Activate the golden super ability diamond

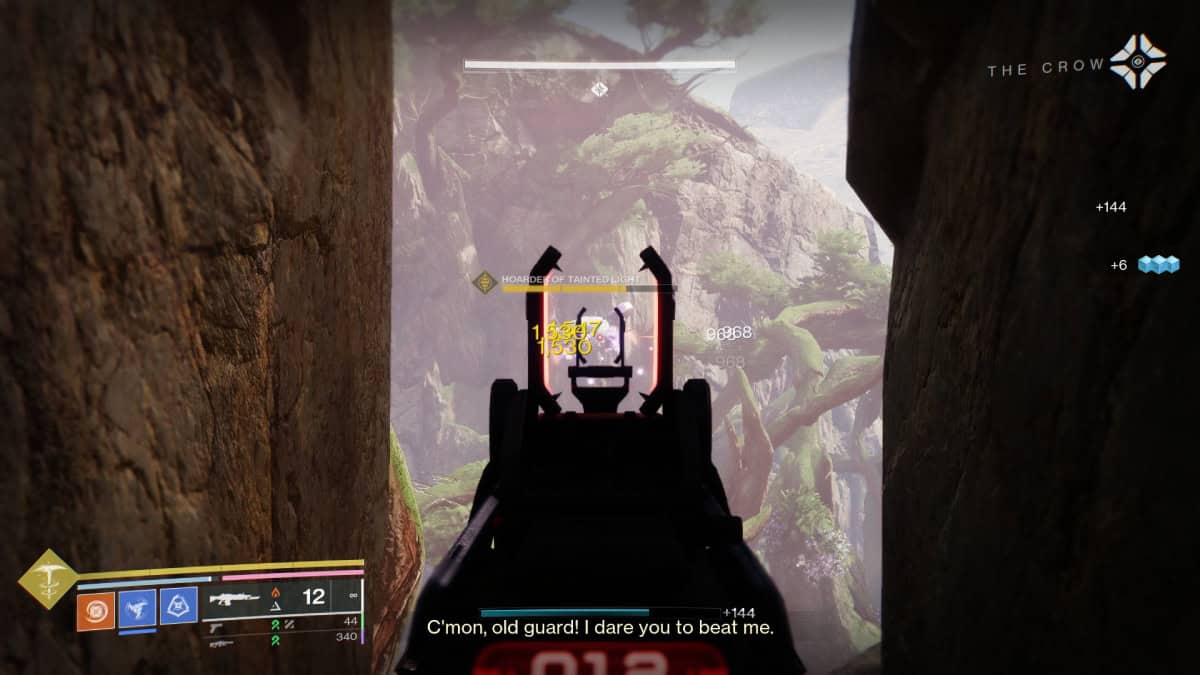point(48,579)
